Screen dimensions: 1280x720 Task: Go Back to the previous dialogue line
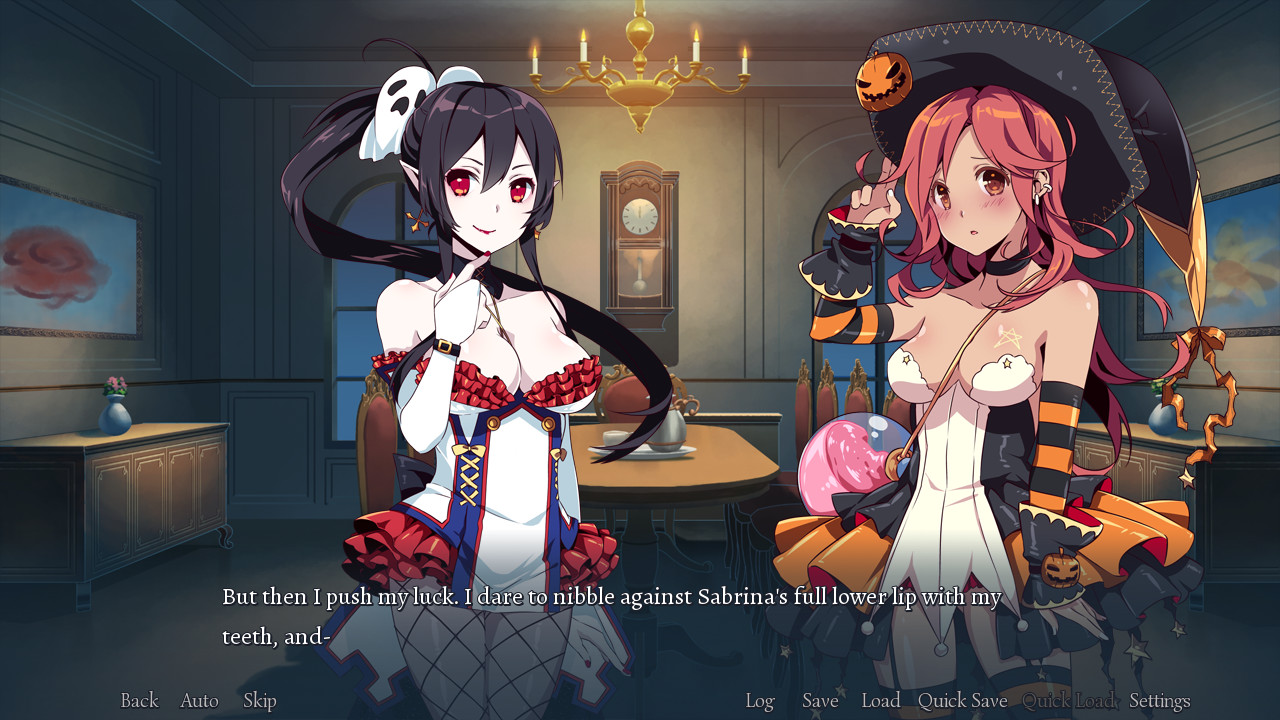click(138, 701)
